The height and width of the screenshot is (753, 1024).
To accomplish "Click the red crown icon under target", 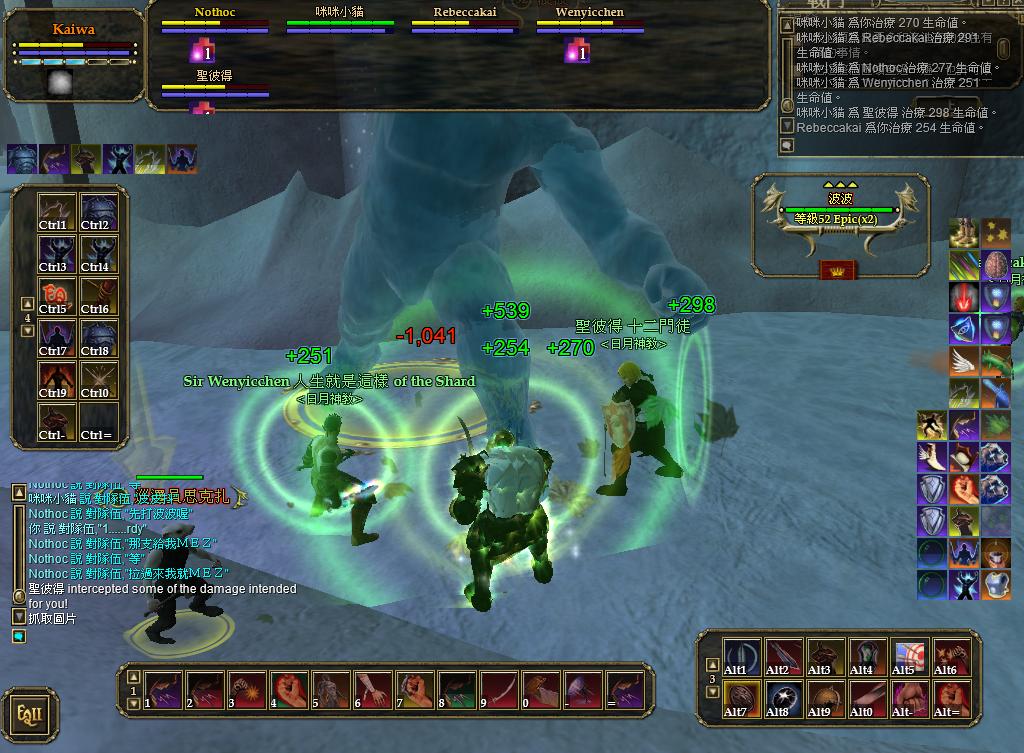I will [x=838, y=268].
